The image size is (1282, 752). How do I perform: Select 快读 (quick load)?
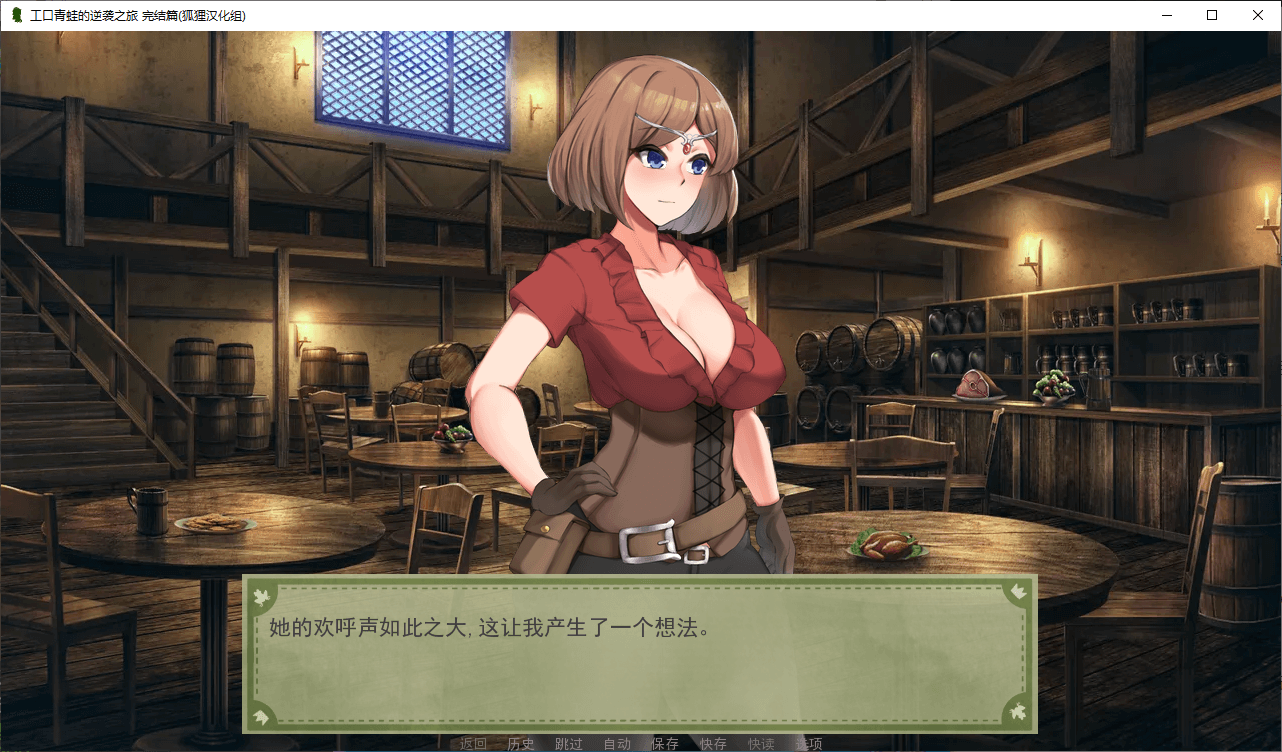pyautogui.click(x=761, y=743)
